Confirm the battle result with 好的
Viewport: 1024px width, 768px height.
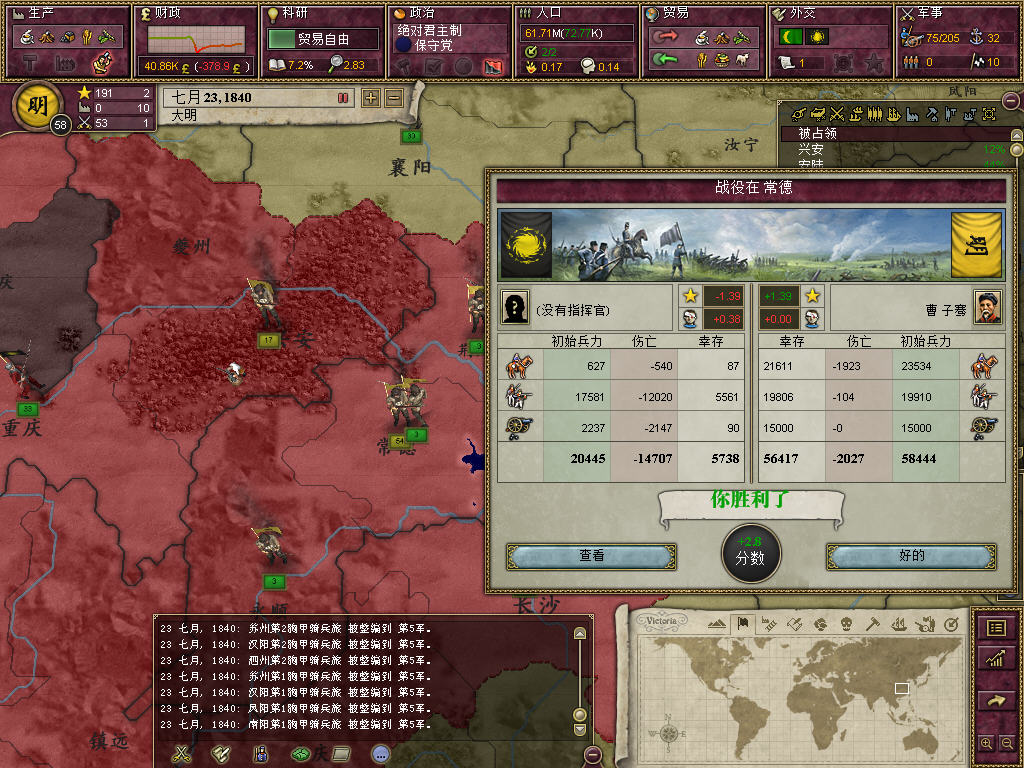click(x=911, y=556)
